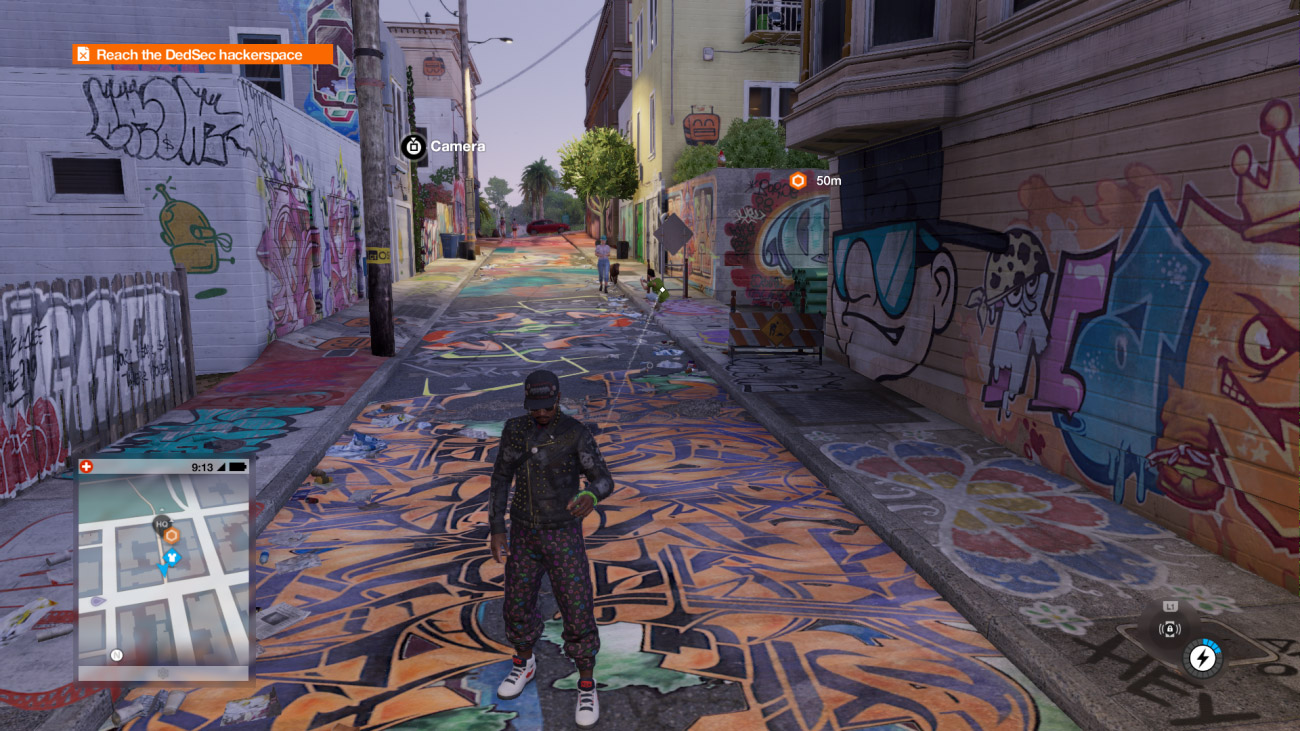Click the HQ marker on the minimap

click(x=161, y=523)
